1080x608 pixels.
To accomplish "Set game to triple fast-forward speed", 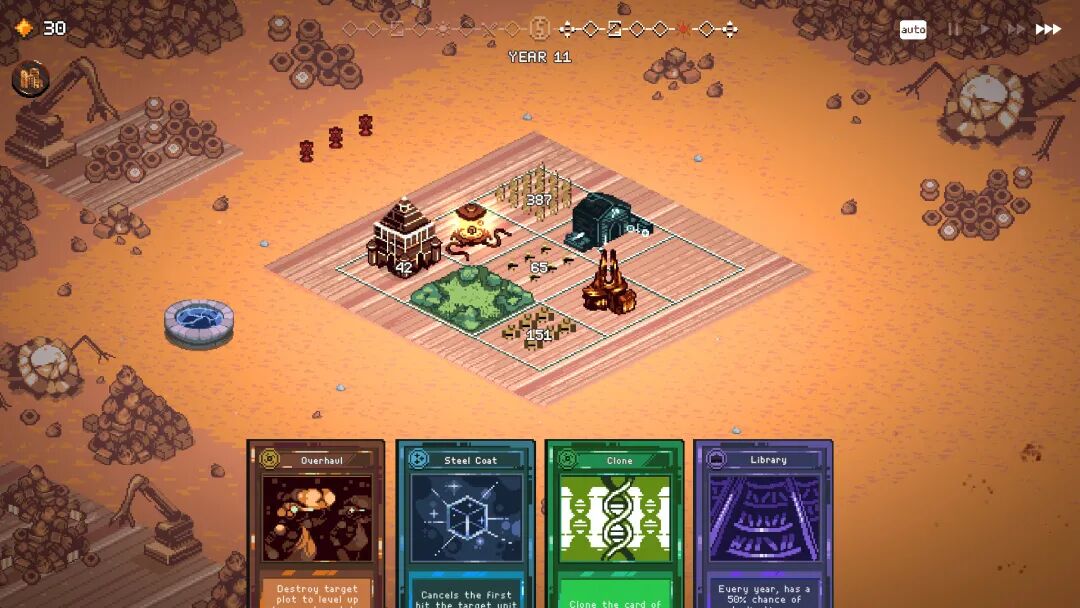I will click(1047, 30).
